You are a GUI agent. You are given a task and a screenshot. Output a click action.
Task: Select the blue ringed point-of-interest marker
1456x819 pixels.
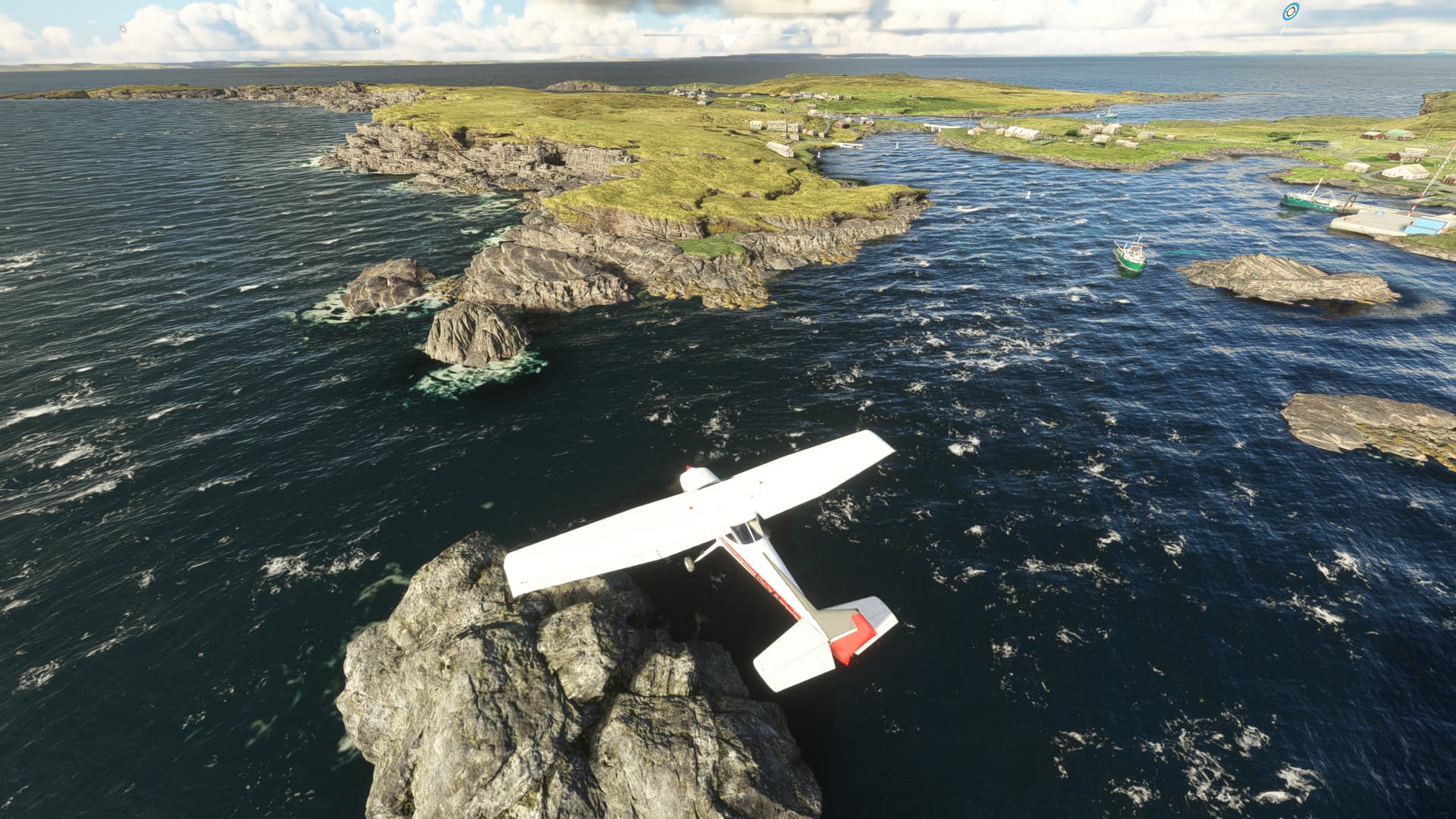1290,12
